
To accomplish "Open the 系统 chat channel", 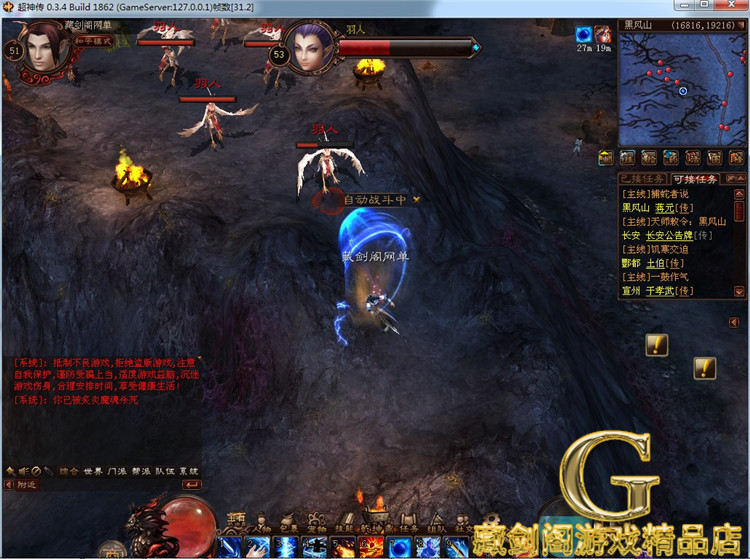I will click(188, 470).
